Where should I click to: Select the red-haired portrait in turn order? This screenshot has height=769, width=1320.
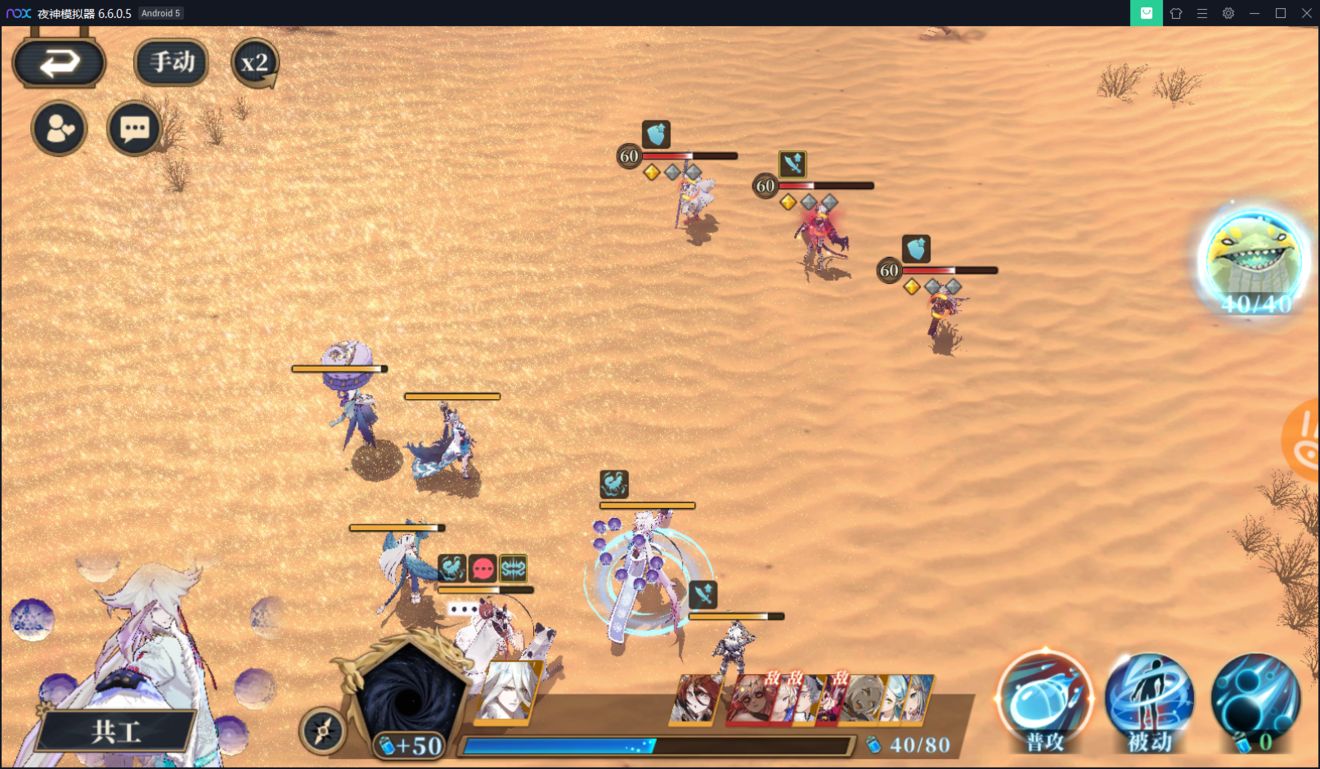click(x=697, y=698)
